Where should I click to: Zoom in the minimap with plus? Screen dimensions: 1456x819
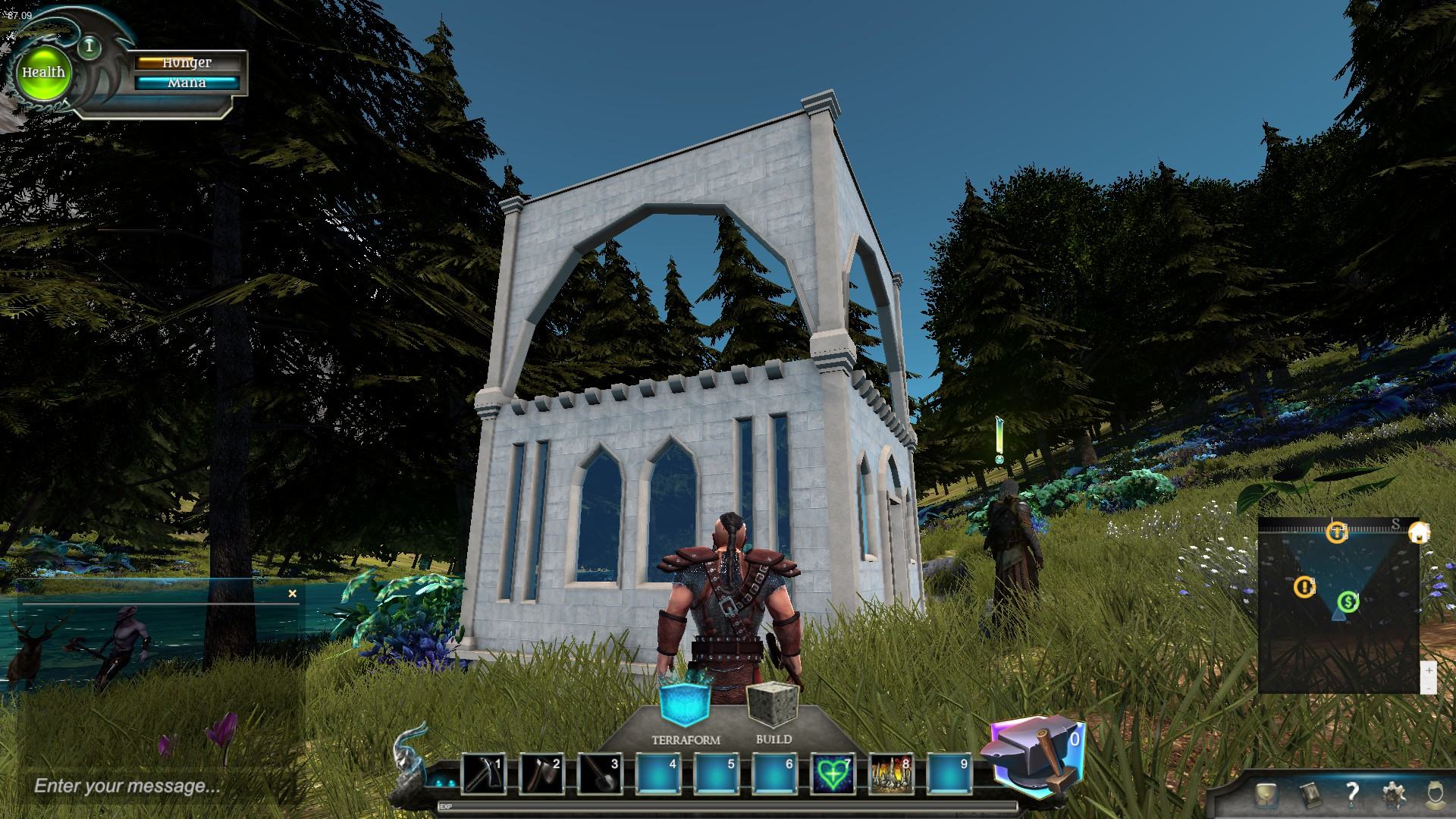(1429, 671)
